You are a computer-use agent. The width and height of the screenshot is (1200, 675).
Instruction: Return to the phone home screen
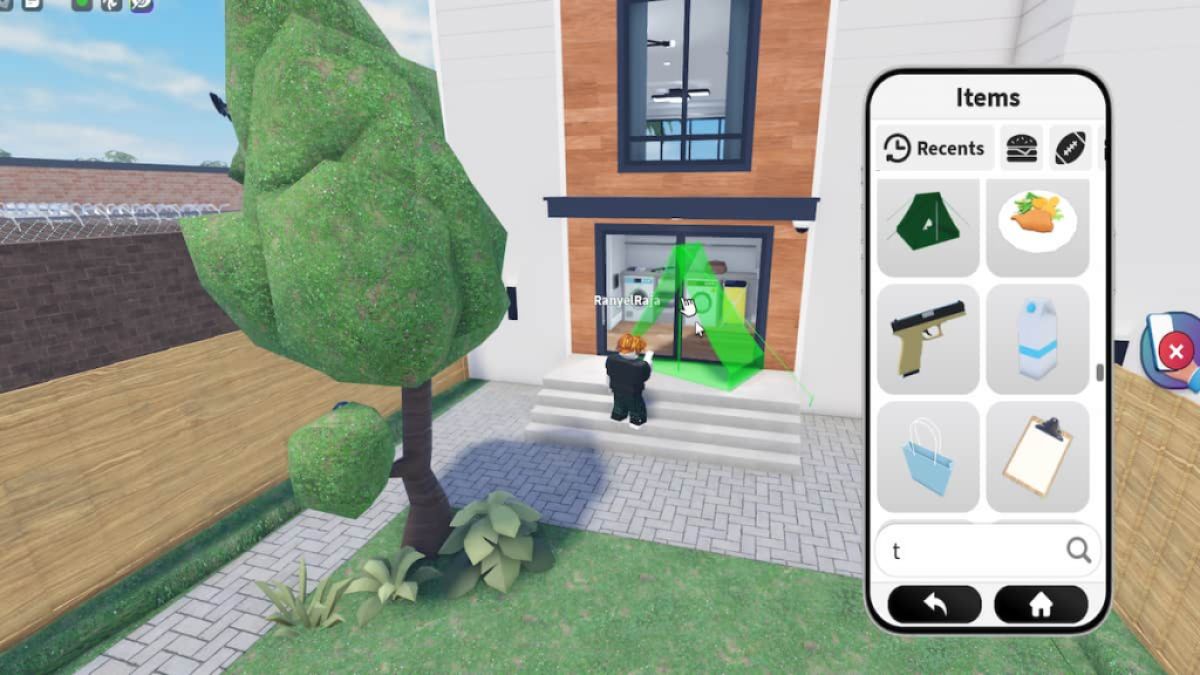pyautogui.click(x=1040, y=605)
